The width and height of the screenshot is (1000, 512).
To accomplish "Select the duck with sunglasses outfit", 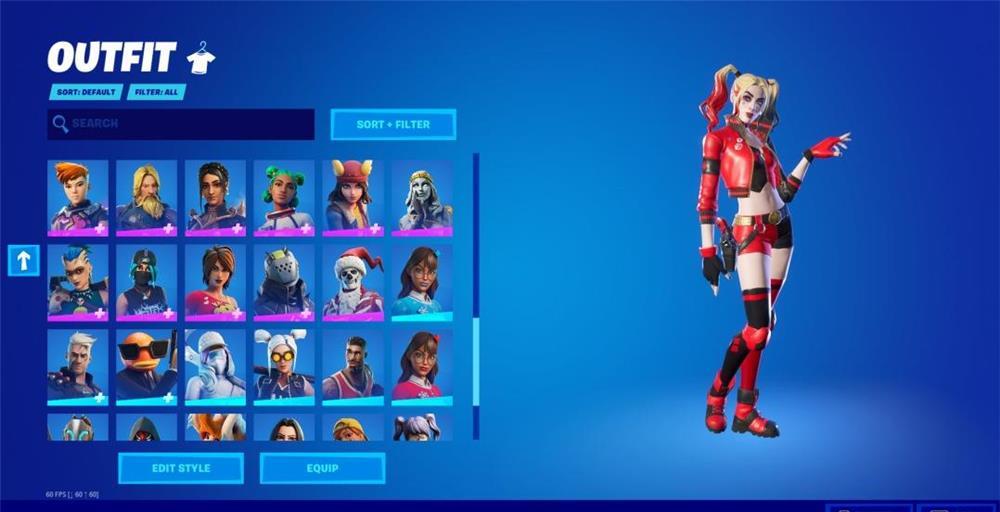I will click(x=146, y=366).
